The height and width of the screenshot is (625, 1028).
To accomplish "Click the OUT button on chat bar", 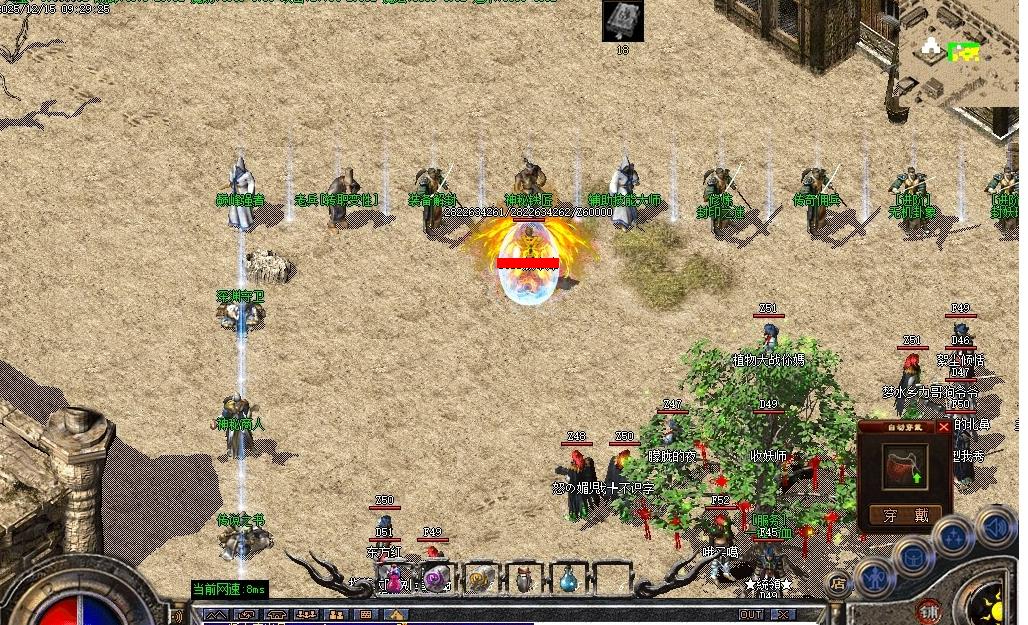I will coord(752,614).
